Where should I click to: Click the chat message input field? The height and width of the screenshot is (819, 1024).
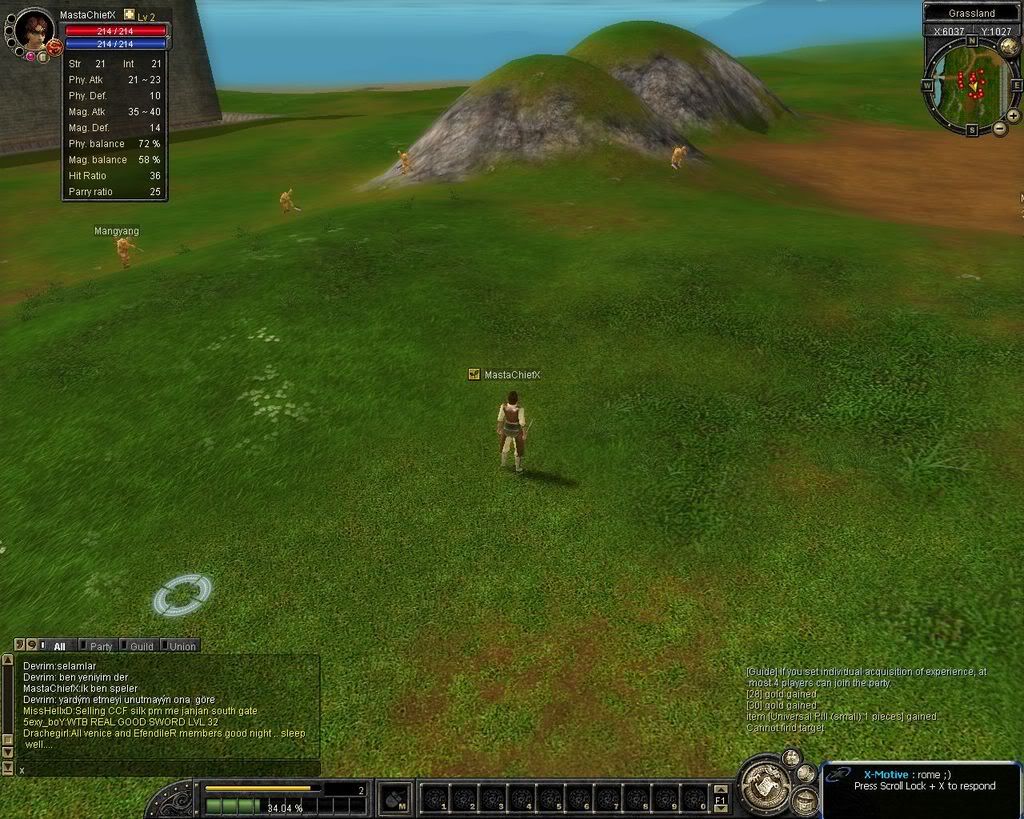pos(165,769)
